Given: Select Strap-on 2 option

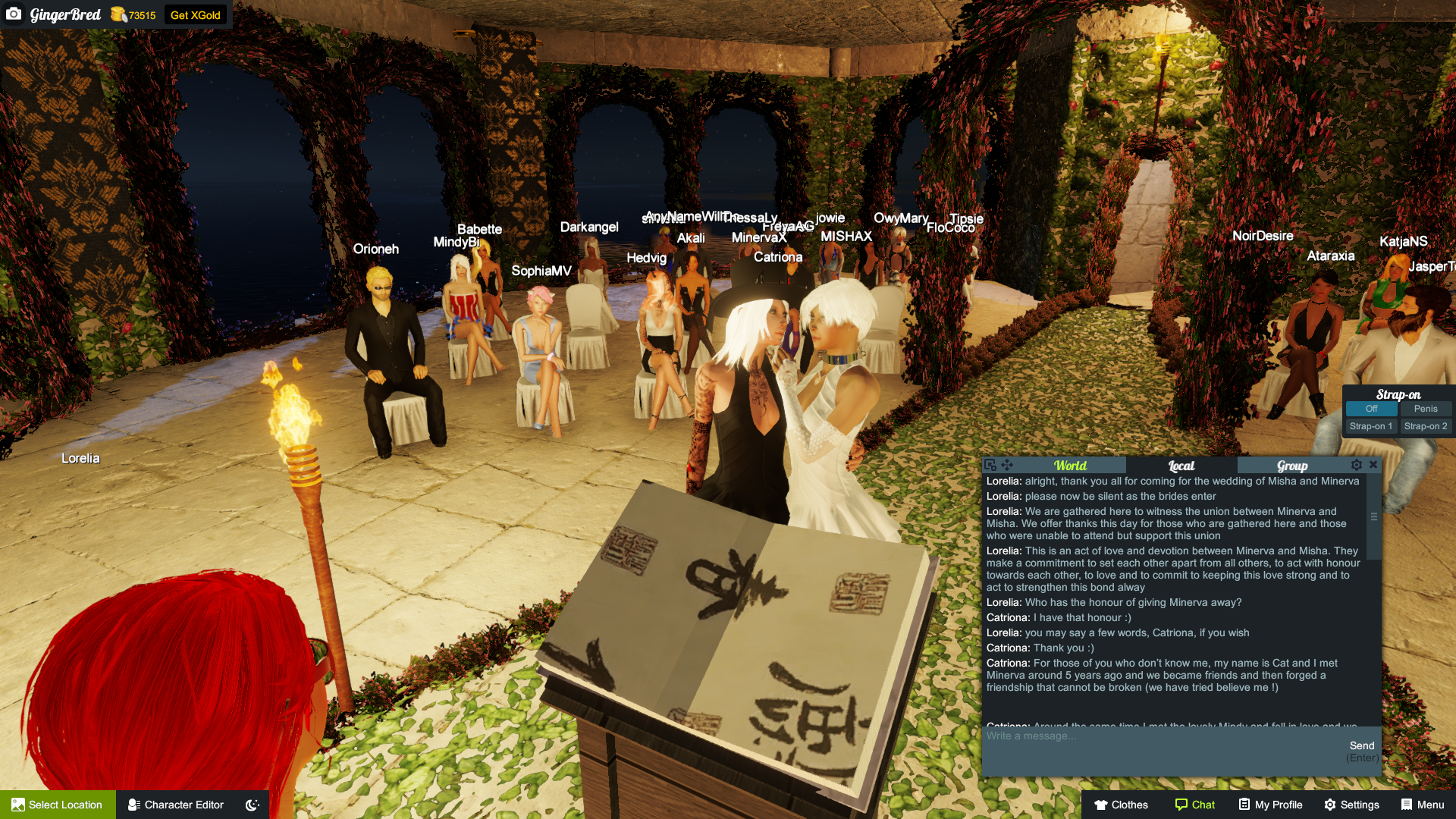Looking at the screenshot, I should click(1426, 426).
